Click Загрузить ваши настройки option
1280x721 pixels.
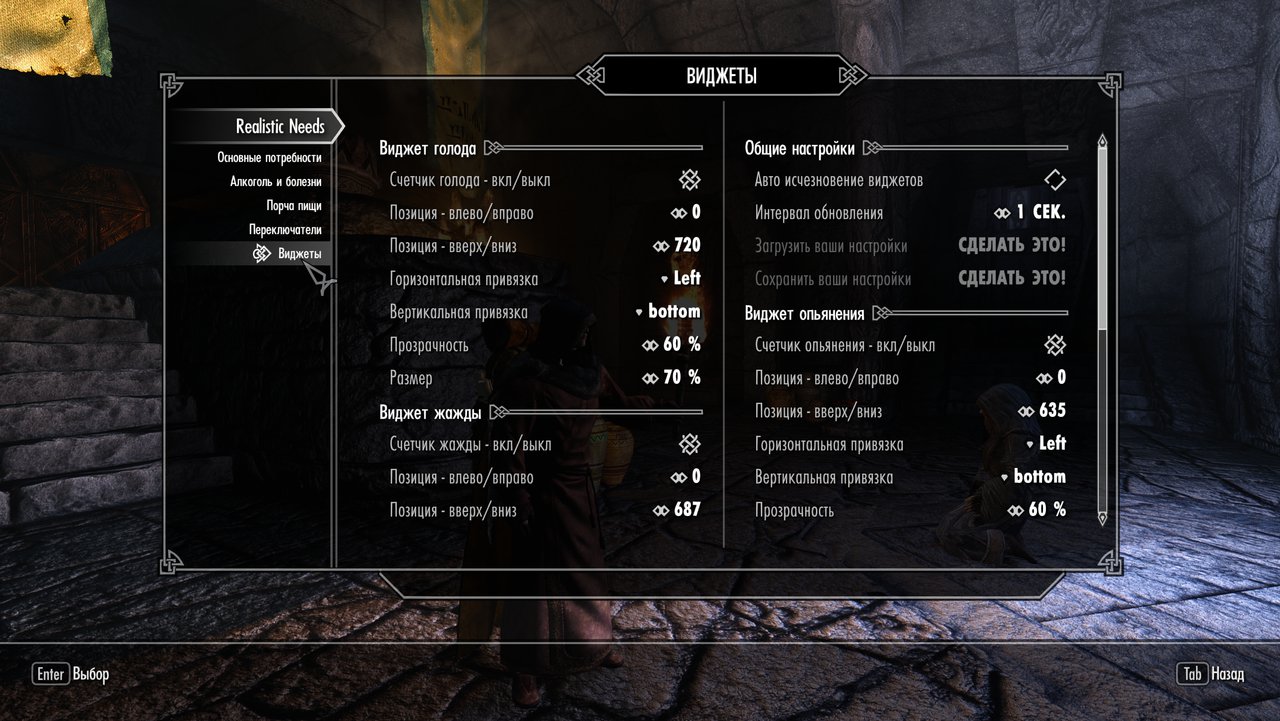[1011, 246]
